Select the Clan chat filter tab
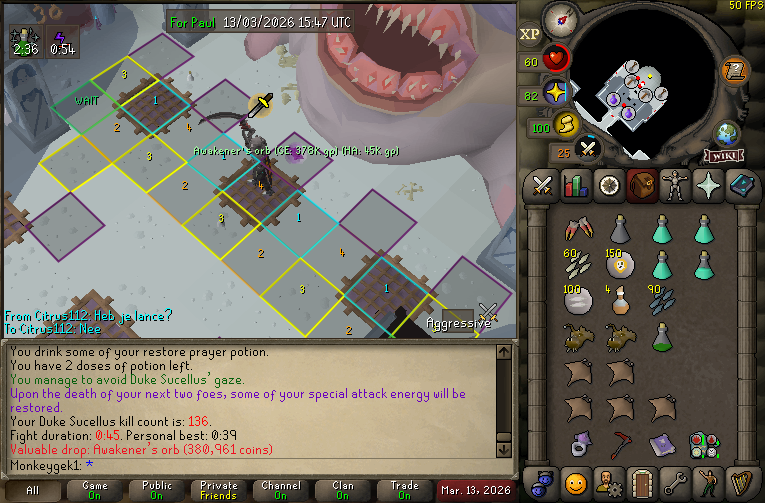This screenshot has width=765, height=503. 342,490
